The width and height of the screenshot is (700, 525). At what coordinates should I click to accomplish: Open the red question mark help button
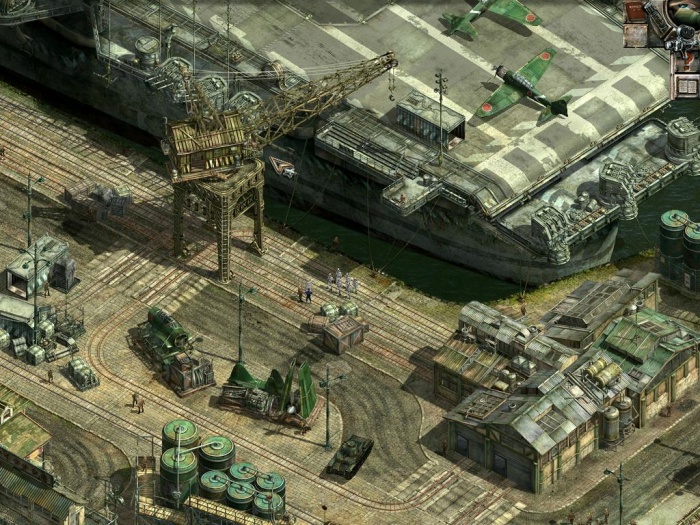pos(688,61)
